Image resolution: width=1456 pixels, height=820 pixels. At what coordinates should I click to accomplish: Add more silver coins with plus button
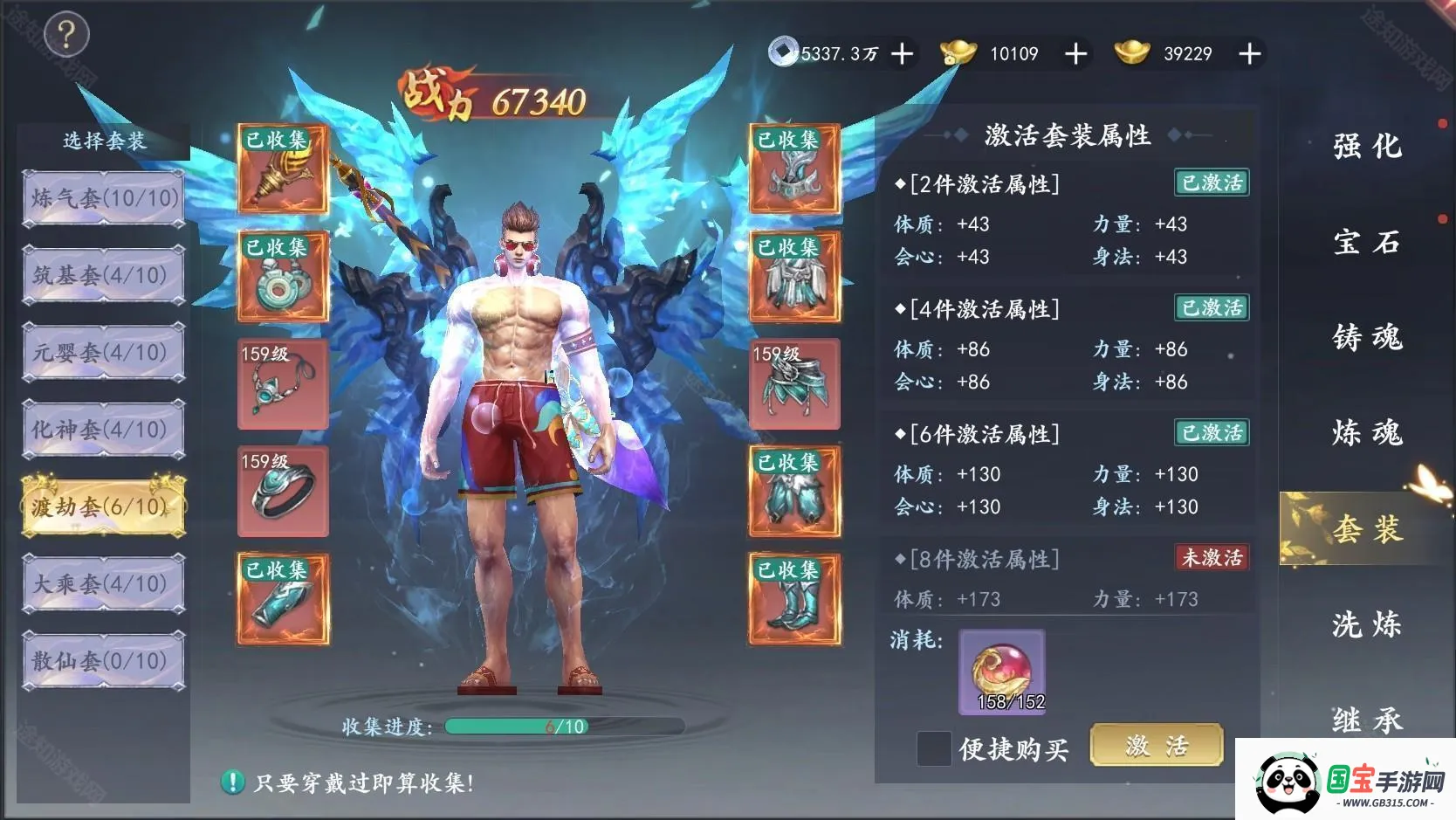pyautogui.click(x=903, y=54)
